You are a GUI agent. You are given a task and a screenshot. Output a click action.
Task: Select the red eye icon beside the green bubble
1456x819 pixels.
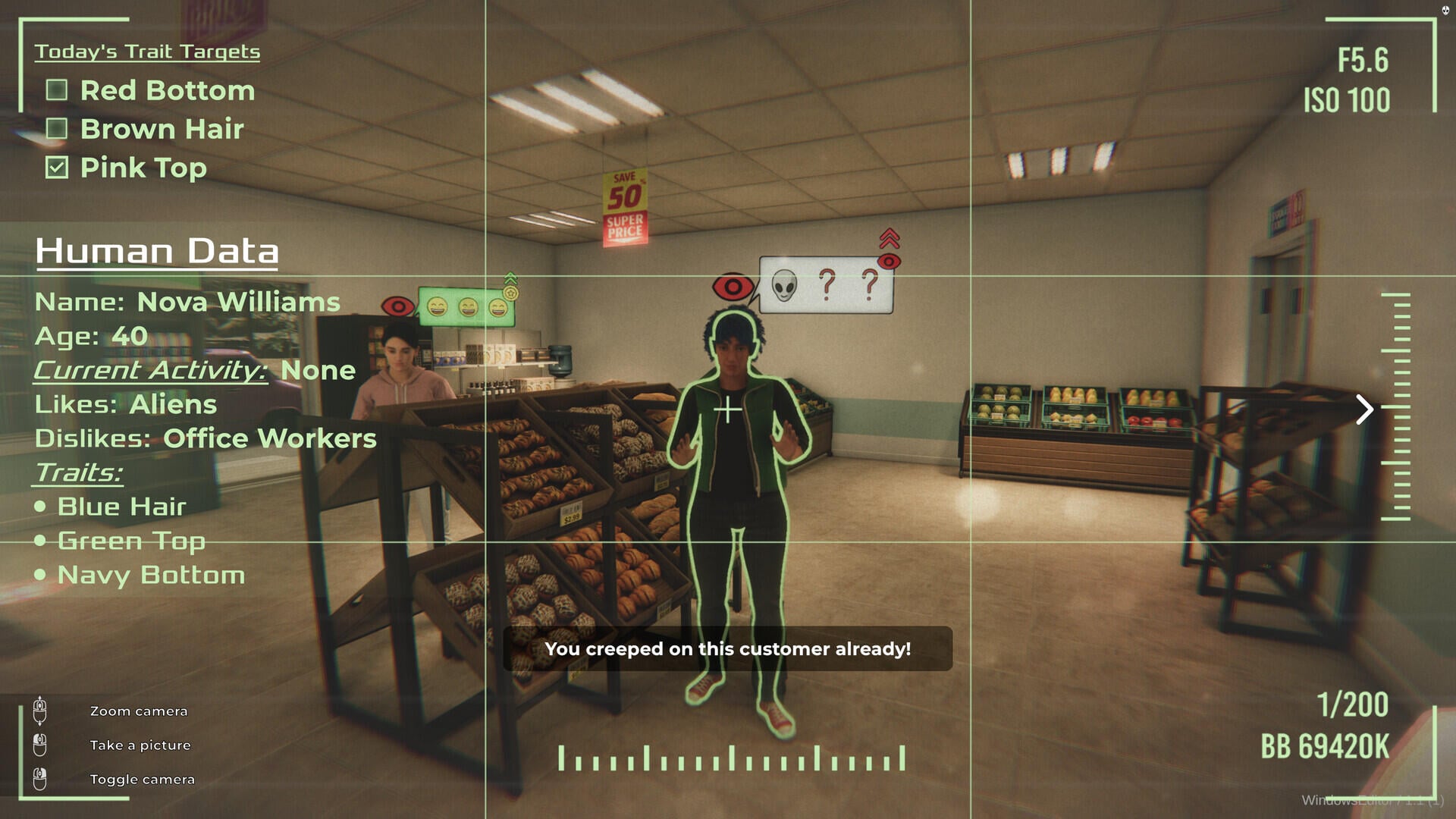398,306
